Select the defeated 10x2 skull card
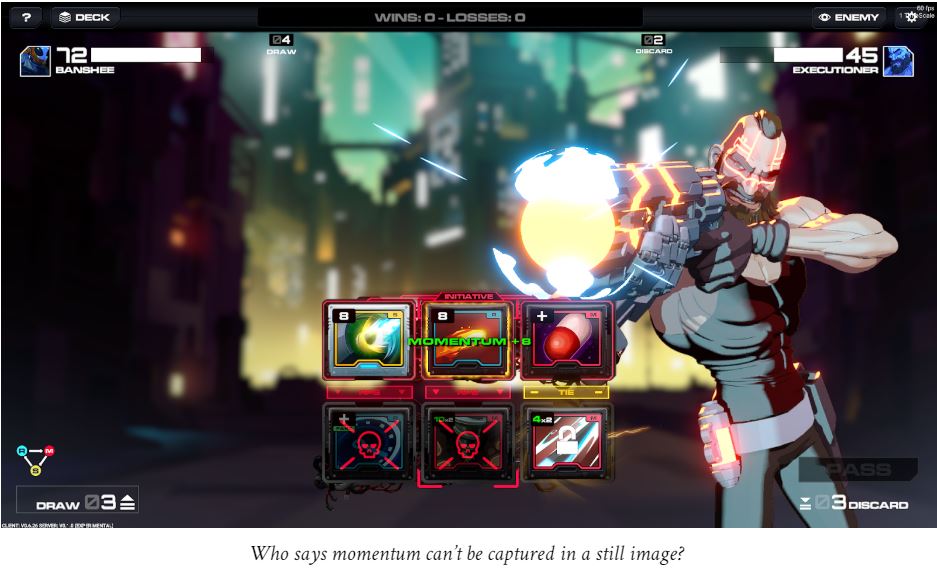This screenshot has height=569, width=937. [x=467, y=443]
